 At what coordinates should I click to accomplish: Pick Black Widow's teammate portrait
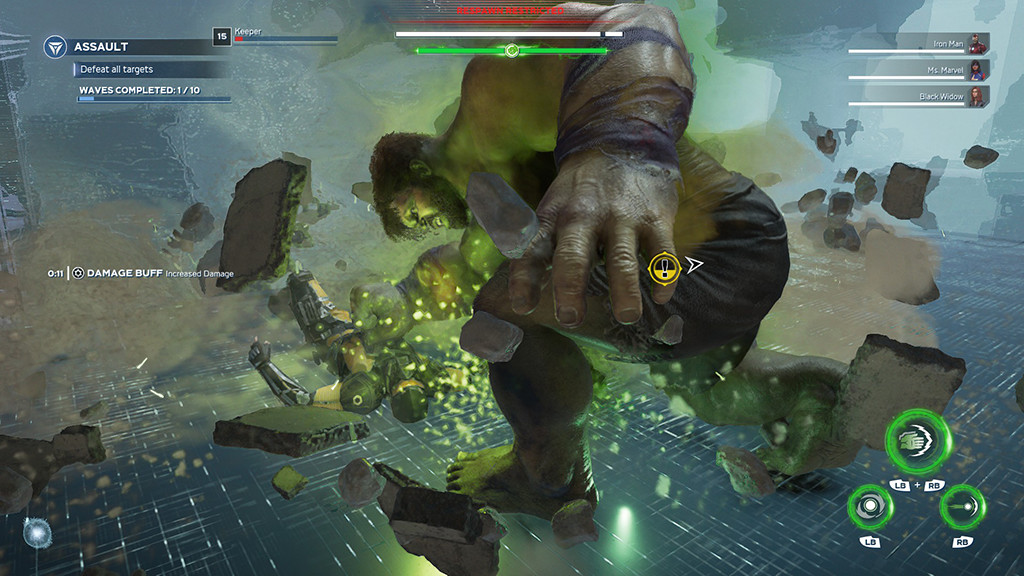tap(978, 97)
